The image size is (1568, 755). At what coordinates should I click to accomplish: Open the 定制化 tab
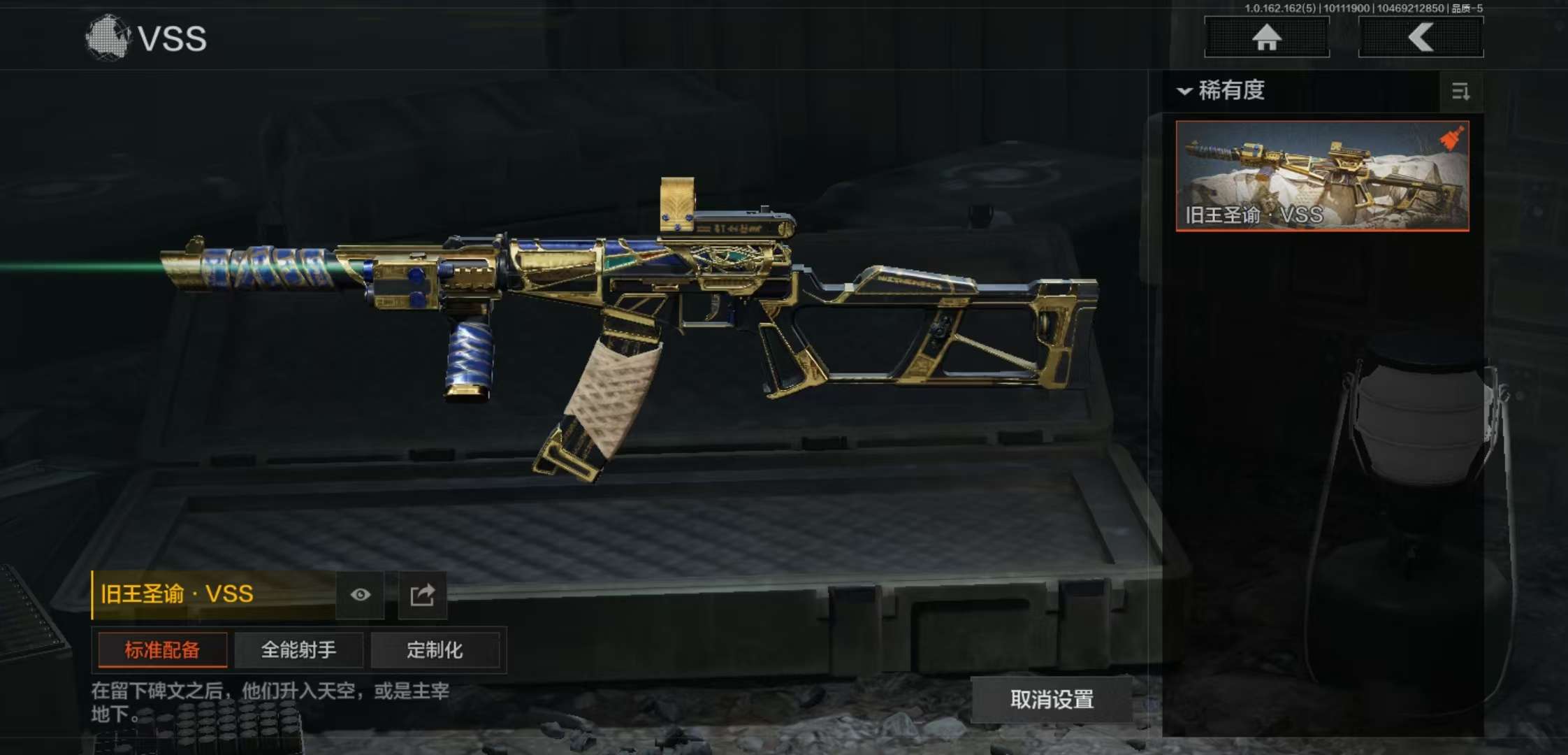[x=435, y=650]
